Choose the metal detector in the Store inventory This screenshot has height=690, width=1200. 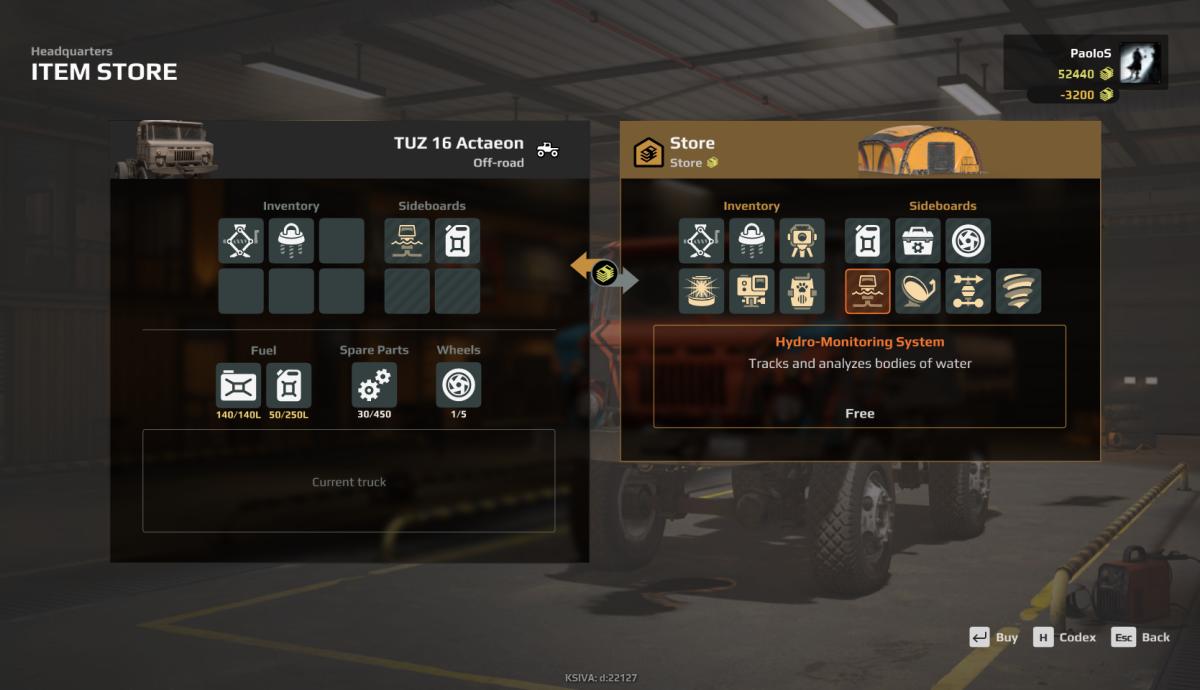tap(752, 241)
